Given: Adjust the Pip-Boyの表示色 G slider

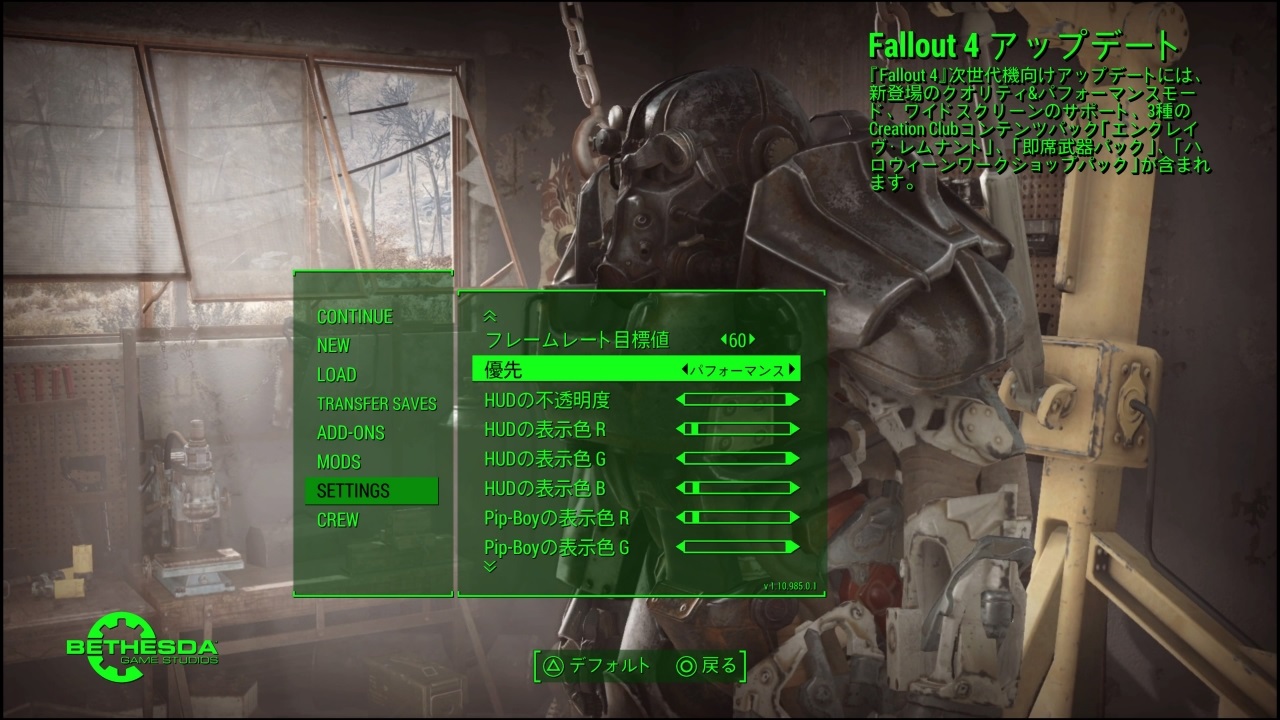Looking at the screenshot, I should point(738,547).
